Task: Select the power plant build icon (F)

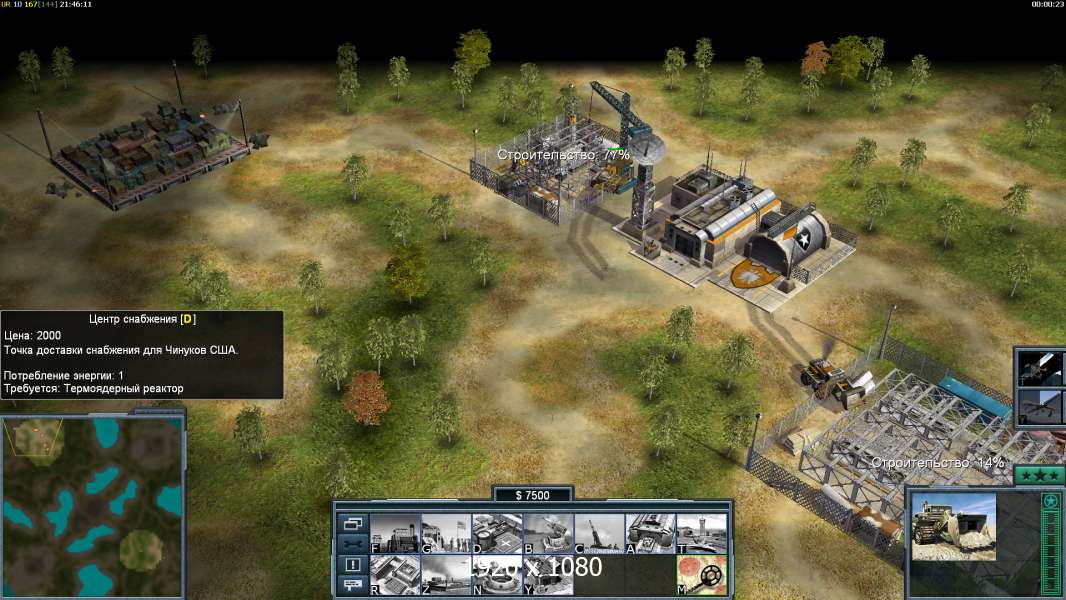Action: coord(395,533)
